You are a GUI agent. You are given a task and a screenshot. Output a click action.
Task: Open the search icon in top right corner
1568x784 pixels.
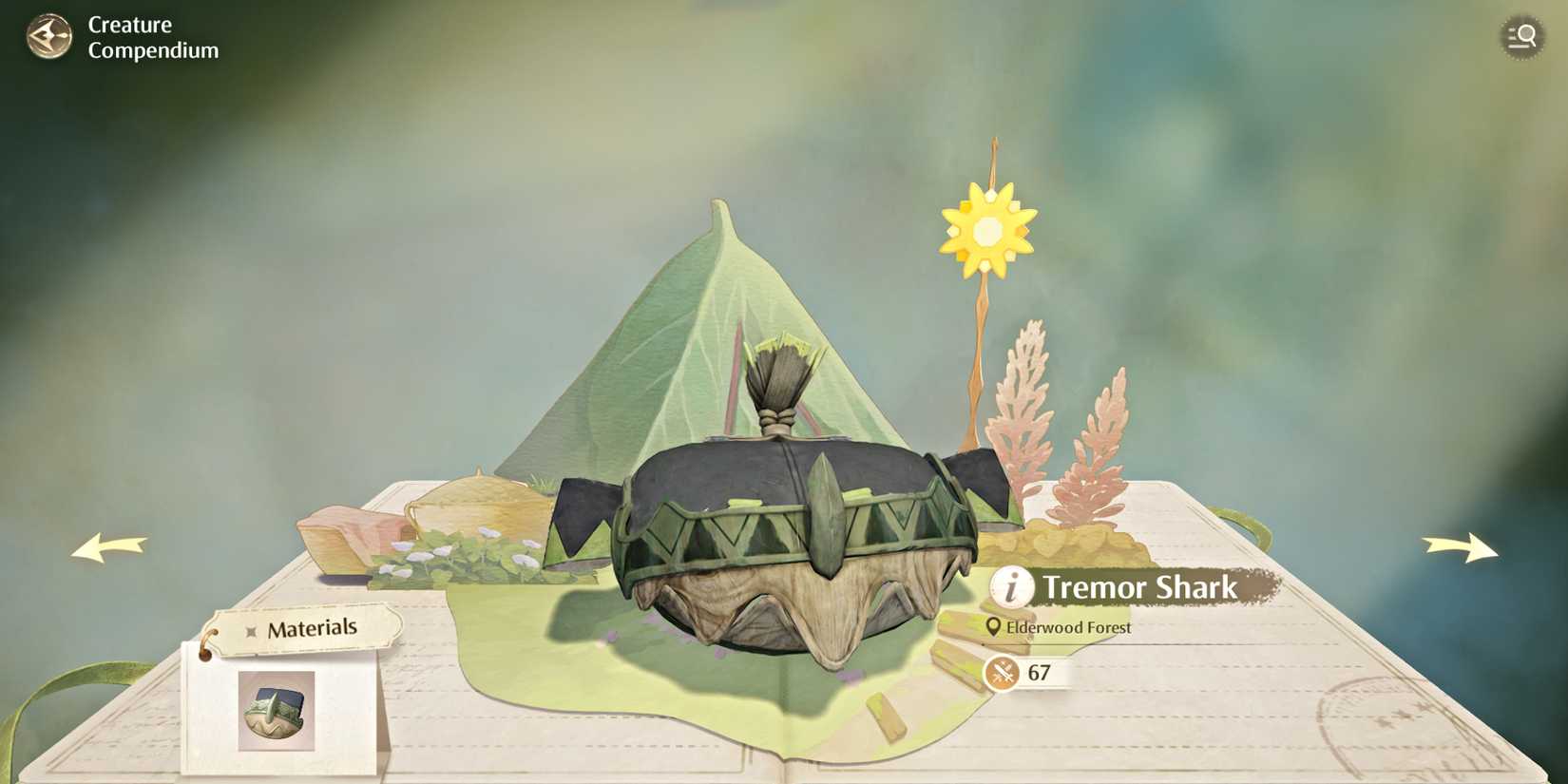click(1521, 36)
